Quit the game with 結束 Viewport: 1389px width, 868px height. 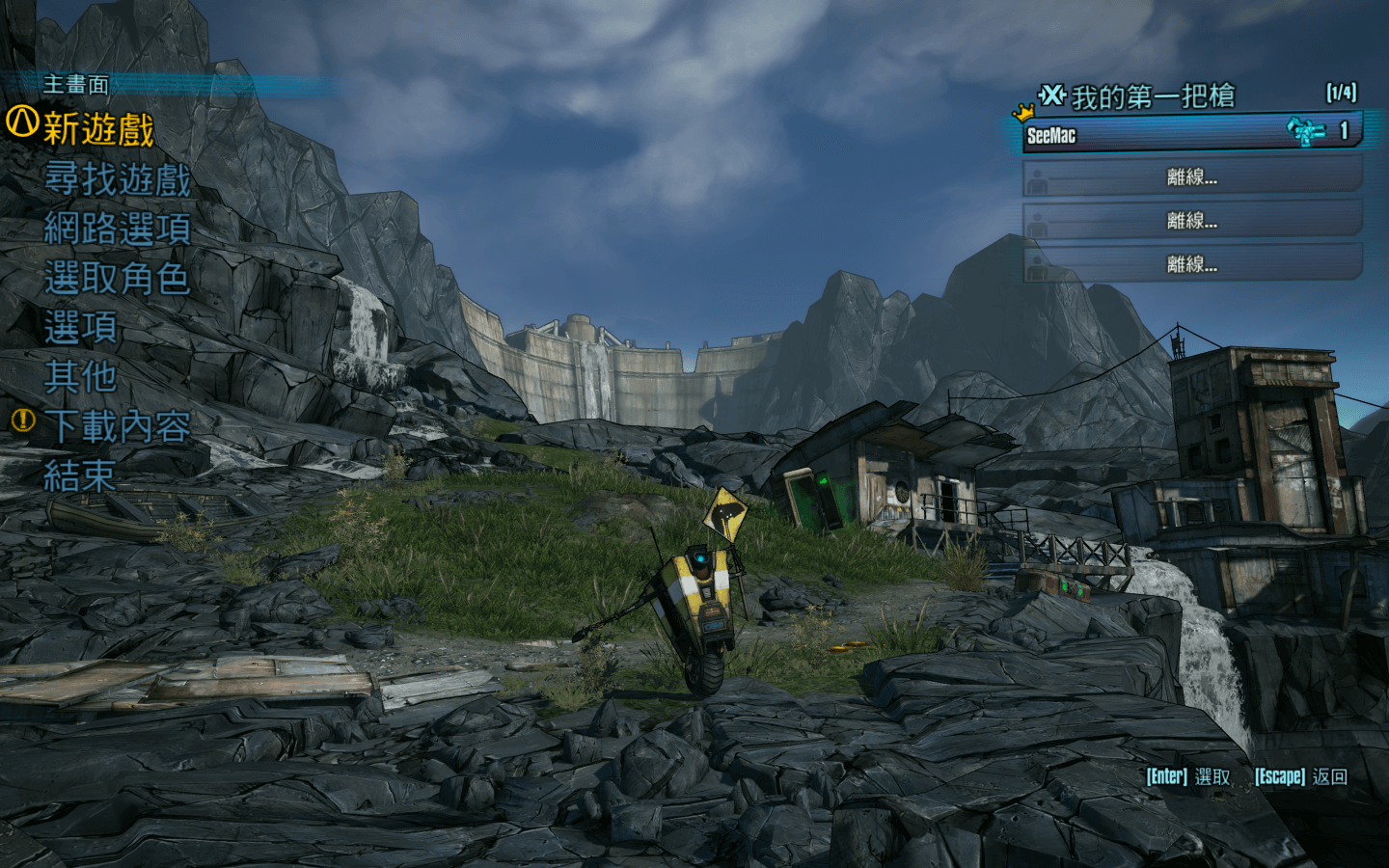coord(80,475)
